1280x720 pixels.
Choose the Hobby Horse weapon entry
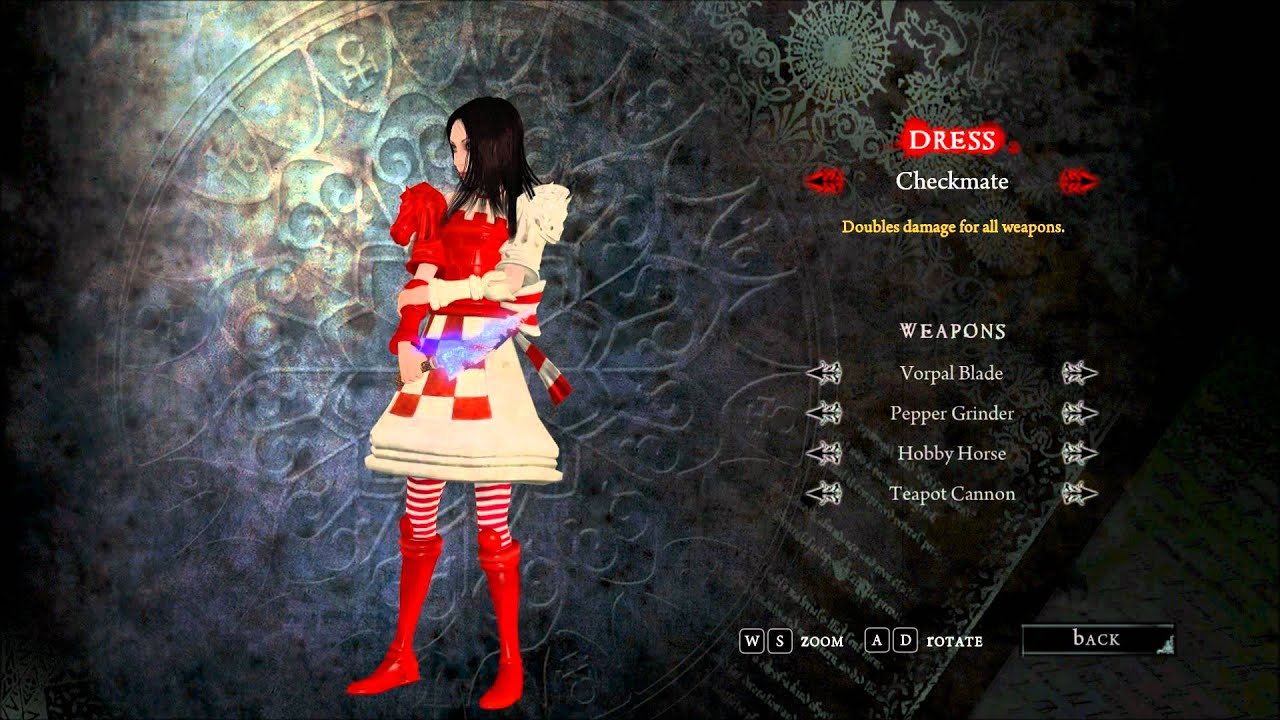tap(951, 453)
